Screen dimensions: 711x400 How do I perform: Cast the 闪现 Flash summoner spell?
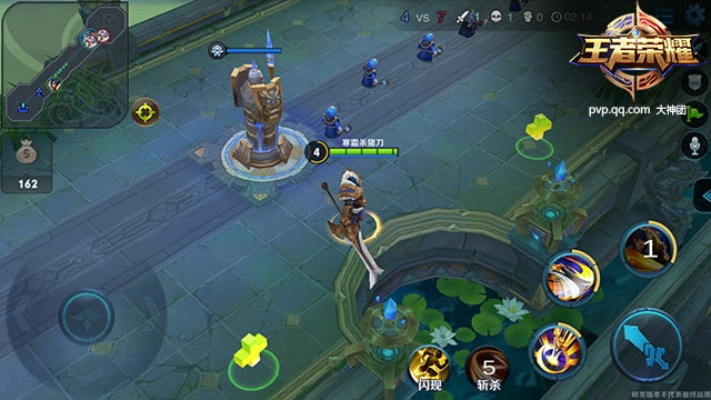[x=427, y=364]
